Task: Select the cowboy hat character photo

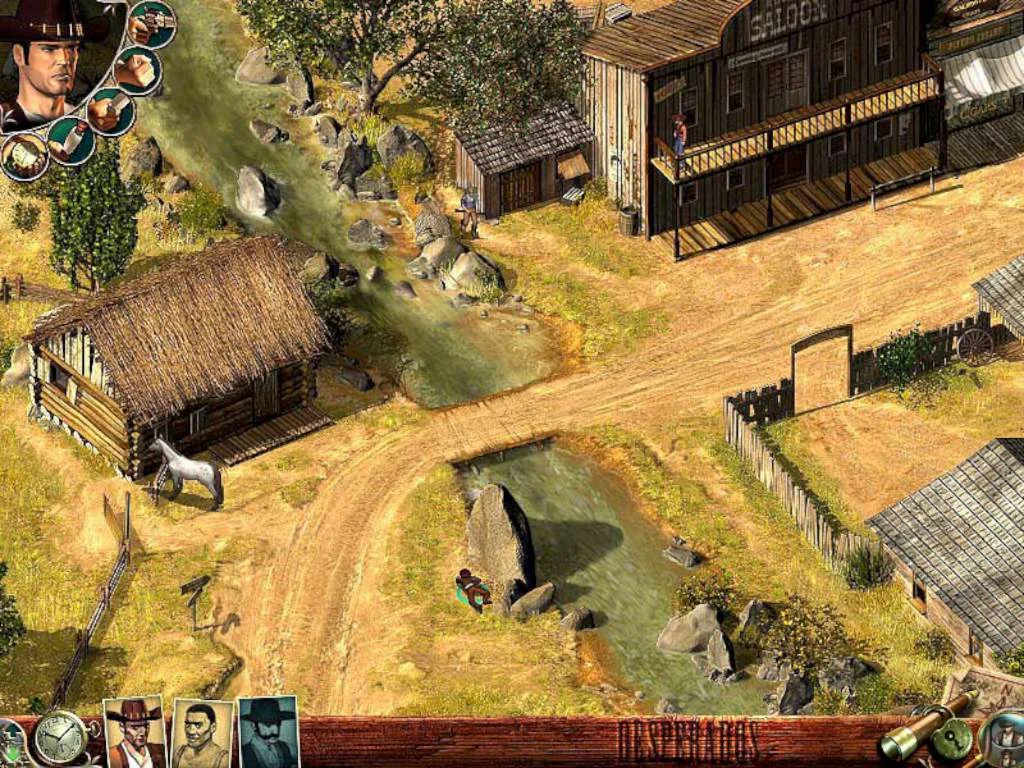Action: [134, 732]
